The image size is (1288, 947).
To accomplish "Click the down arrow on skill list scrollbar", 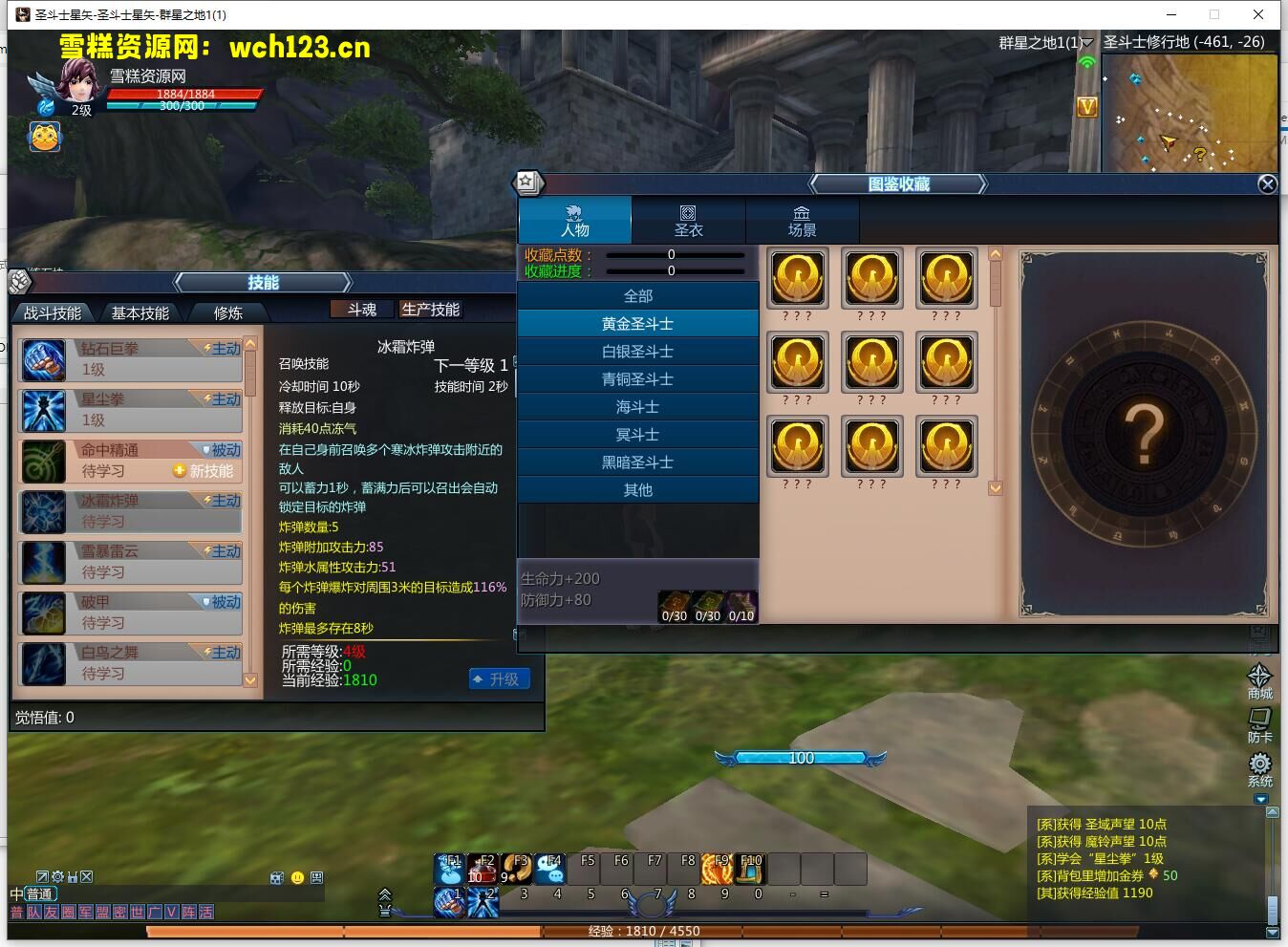I will click(250, 680).
